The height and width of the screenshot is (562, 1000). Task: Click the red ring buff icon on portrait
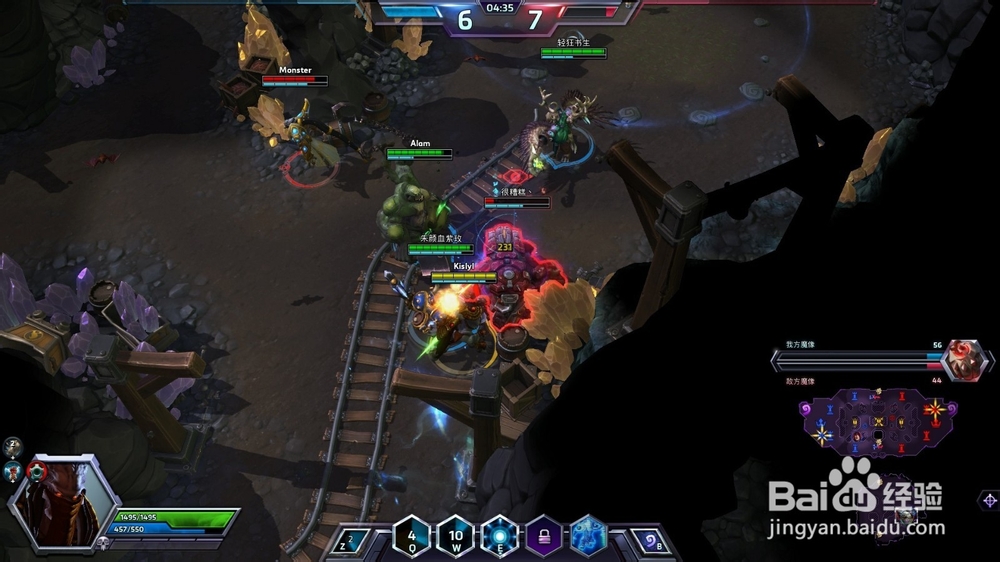pos(39,472)
